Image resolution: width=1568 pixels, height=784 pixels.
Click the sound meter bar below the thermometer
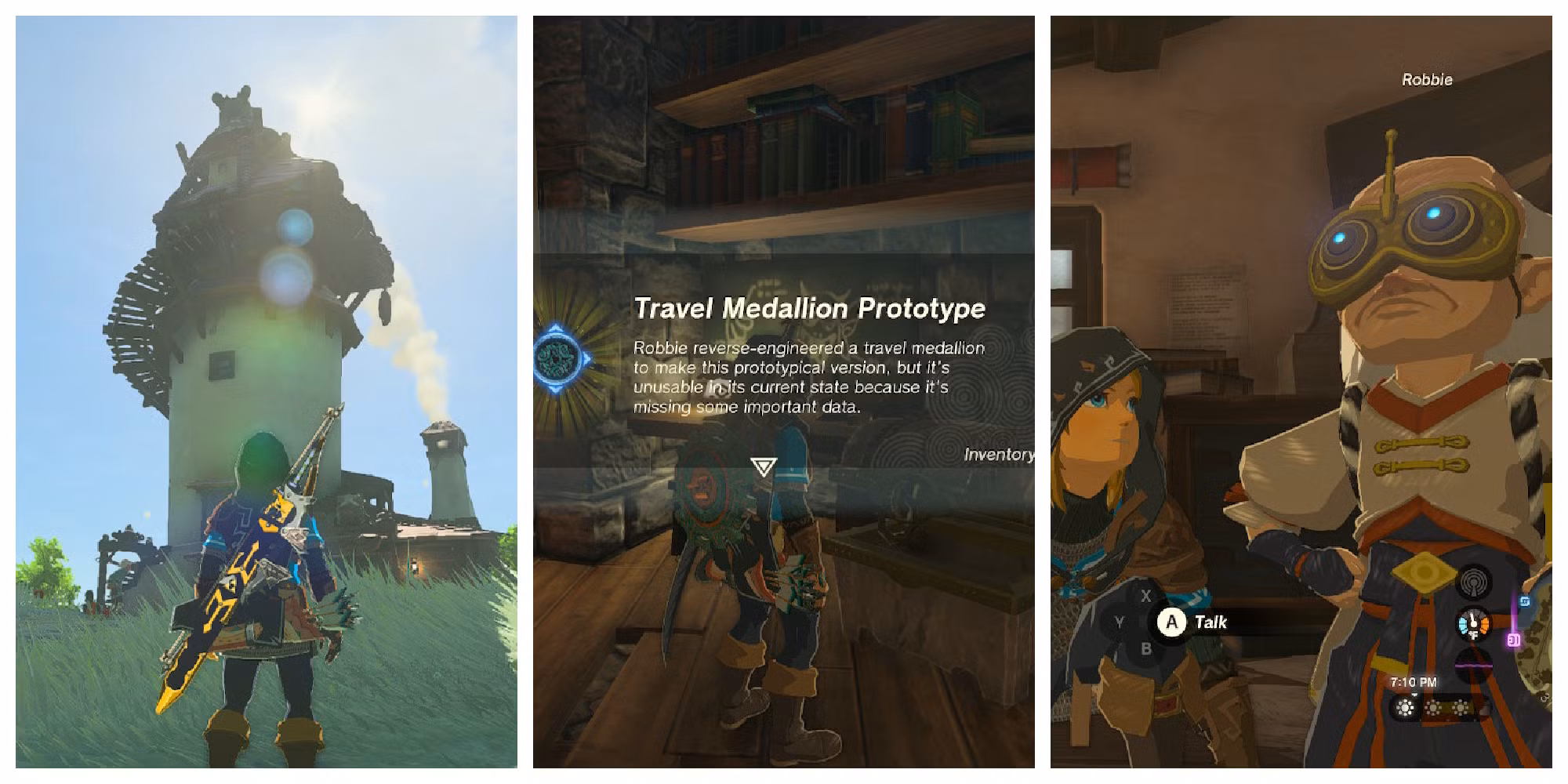click(x=1472, y=665)
